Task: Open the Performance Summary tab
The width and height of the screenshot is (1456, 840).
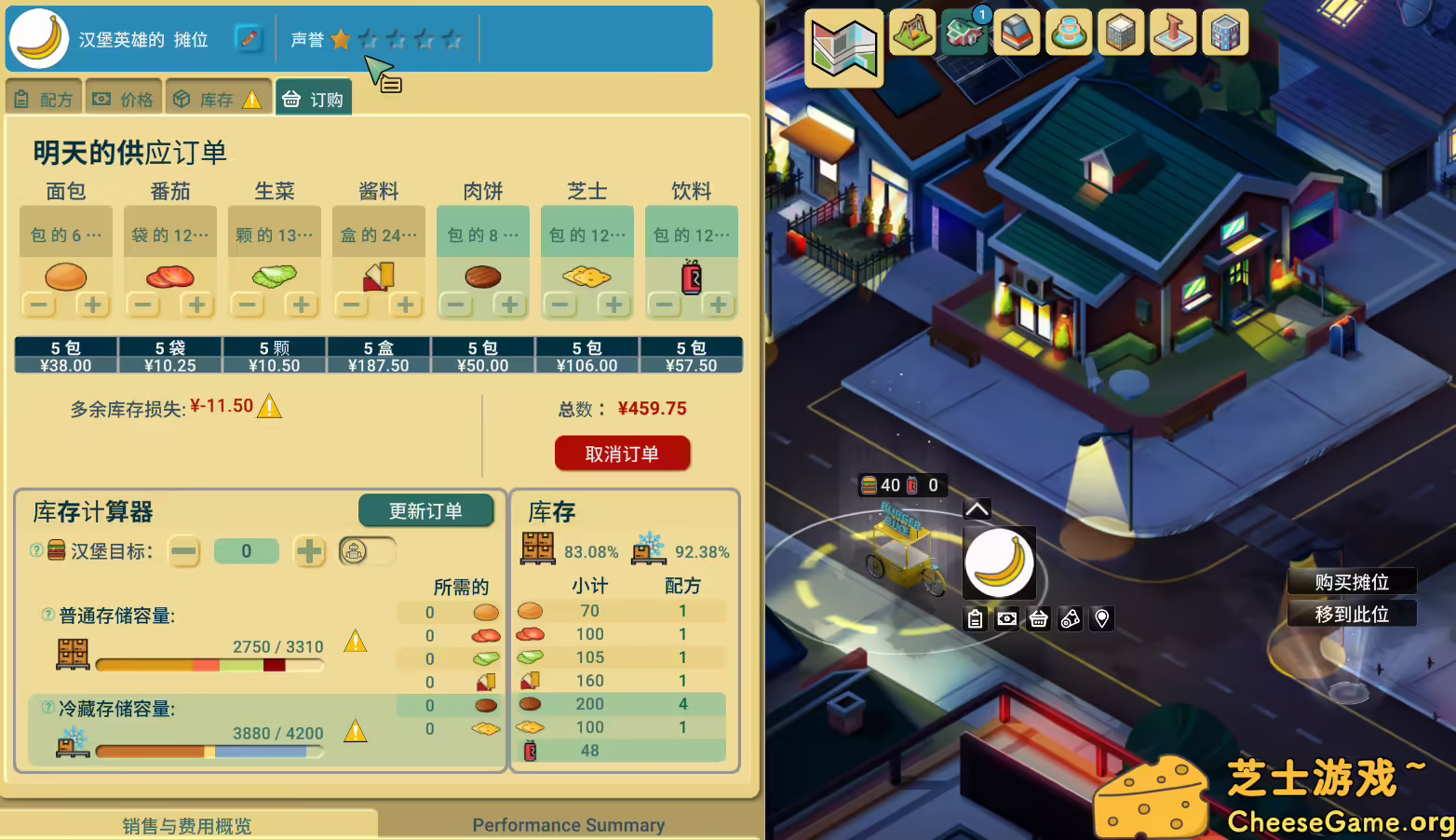Action: [568, 824]
